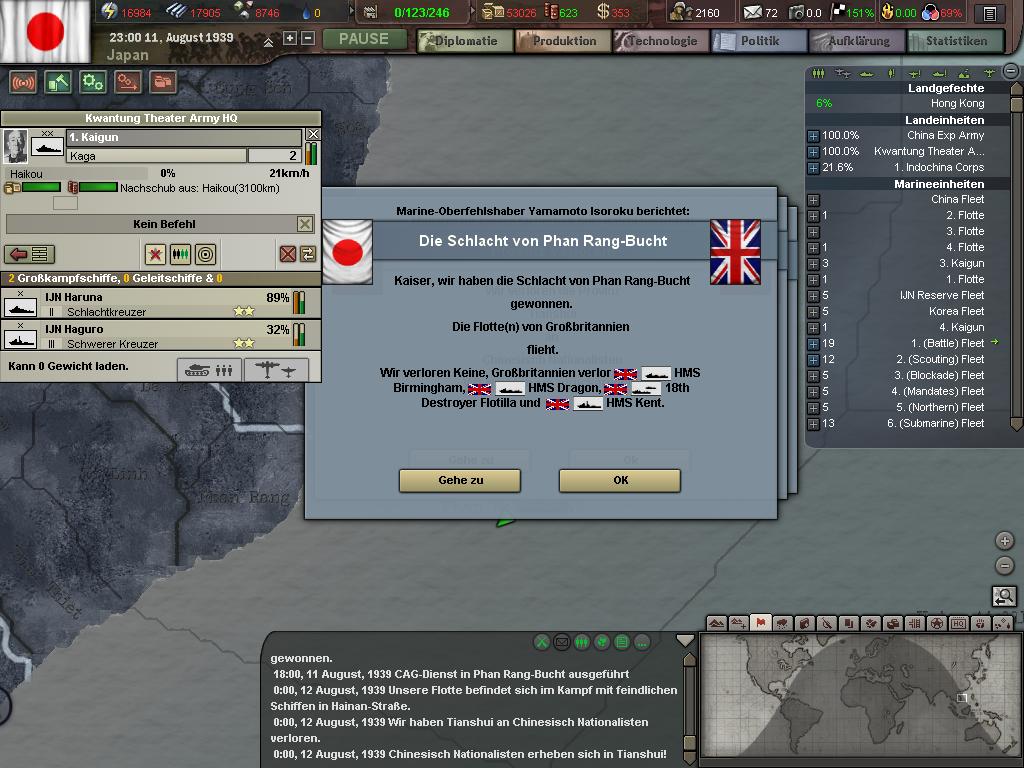Expand the China Exp Army entry

pyautogui.click(x=813, y=135)
